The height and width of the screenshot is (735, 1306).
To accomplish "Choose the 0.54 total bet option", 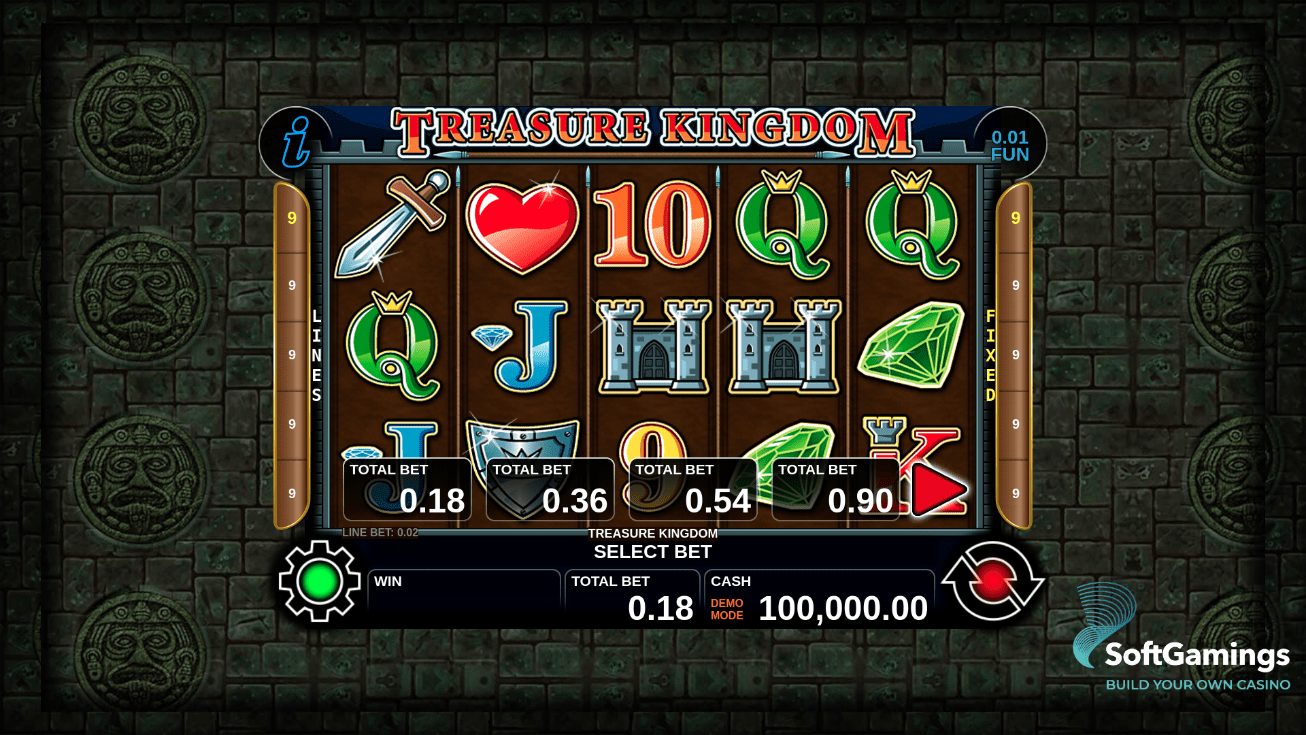I will click(x=693, y=490).
